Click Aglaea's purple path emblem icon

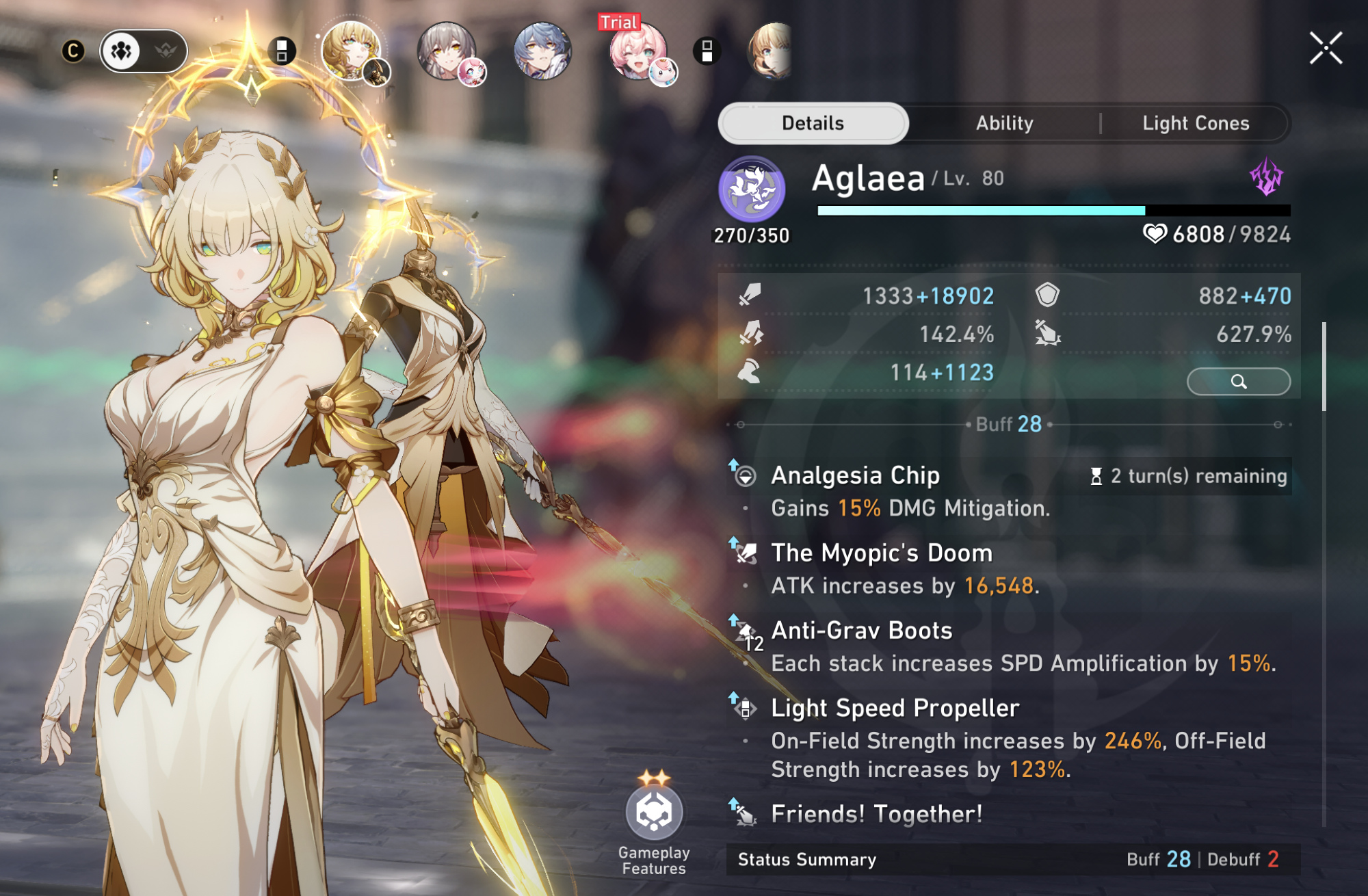751,188
